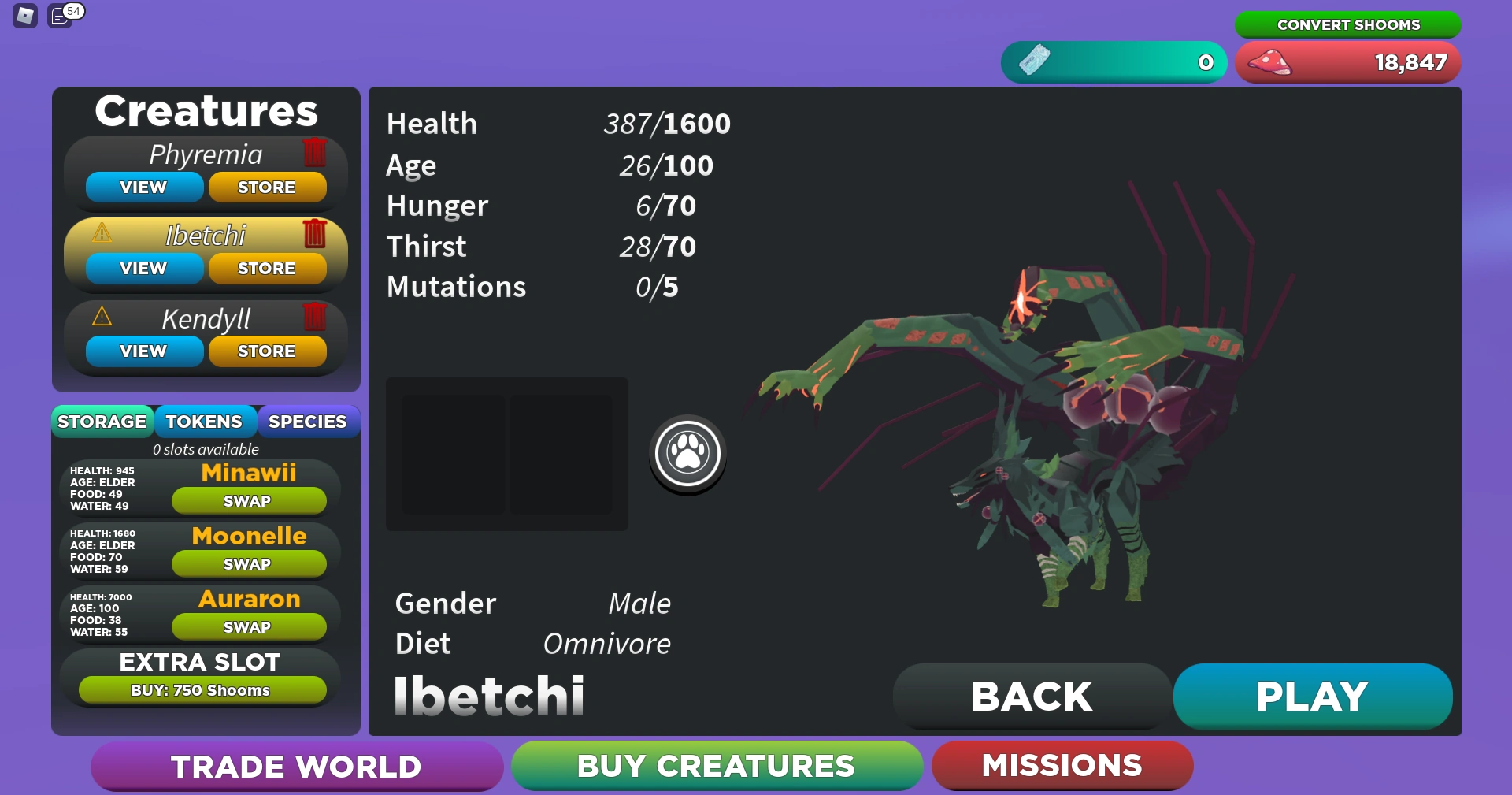Buy an extra slot for 750 shooms
Viewport: 1512px width, 795px height.
click(201, 689)
